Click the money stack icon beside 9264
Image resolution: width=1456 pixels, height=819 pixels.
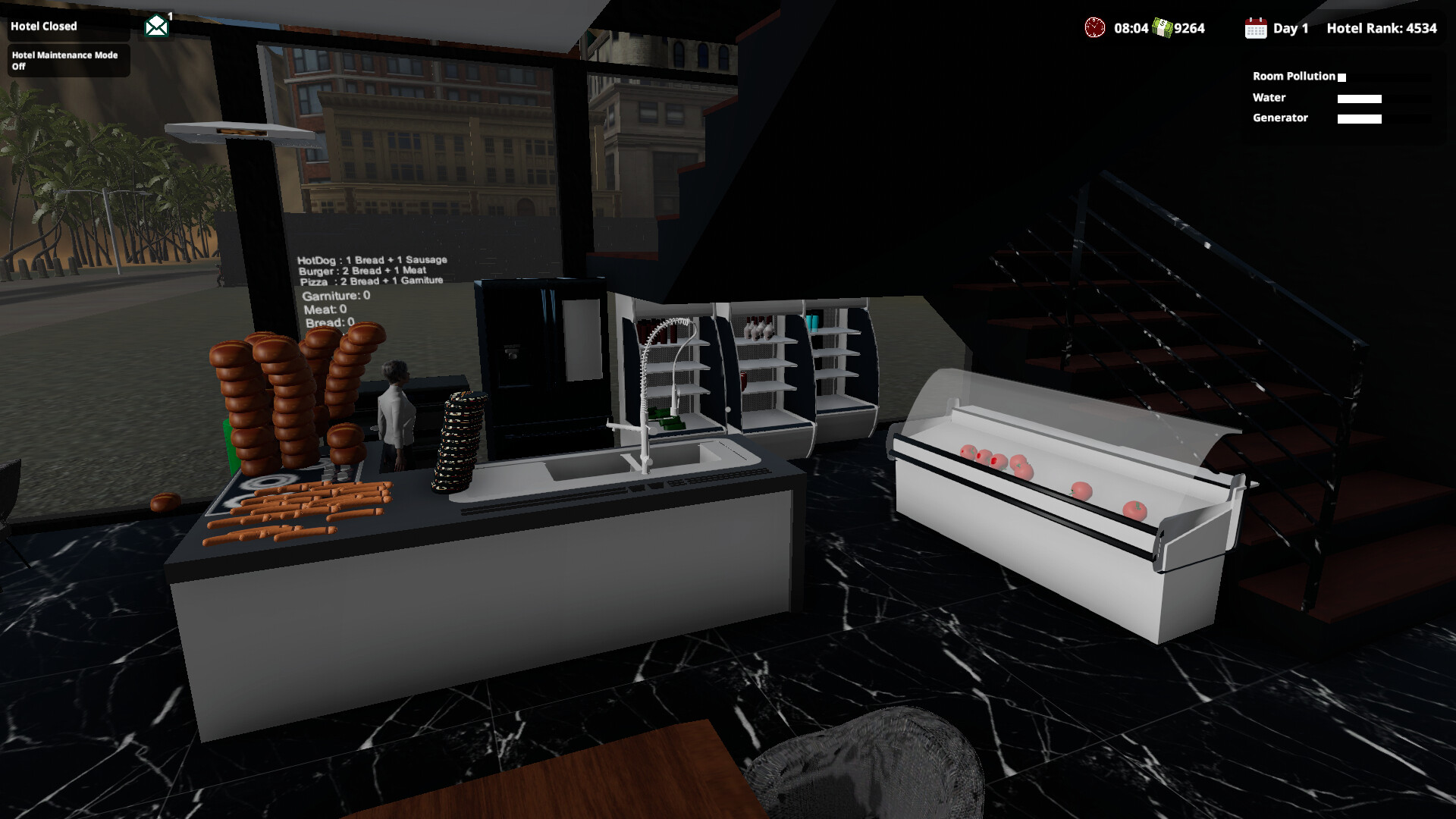(1163, 28)
